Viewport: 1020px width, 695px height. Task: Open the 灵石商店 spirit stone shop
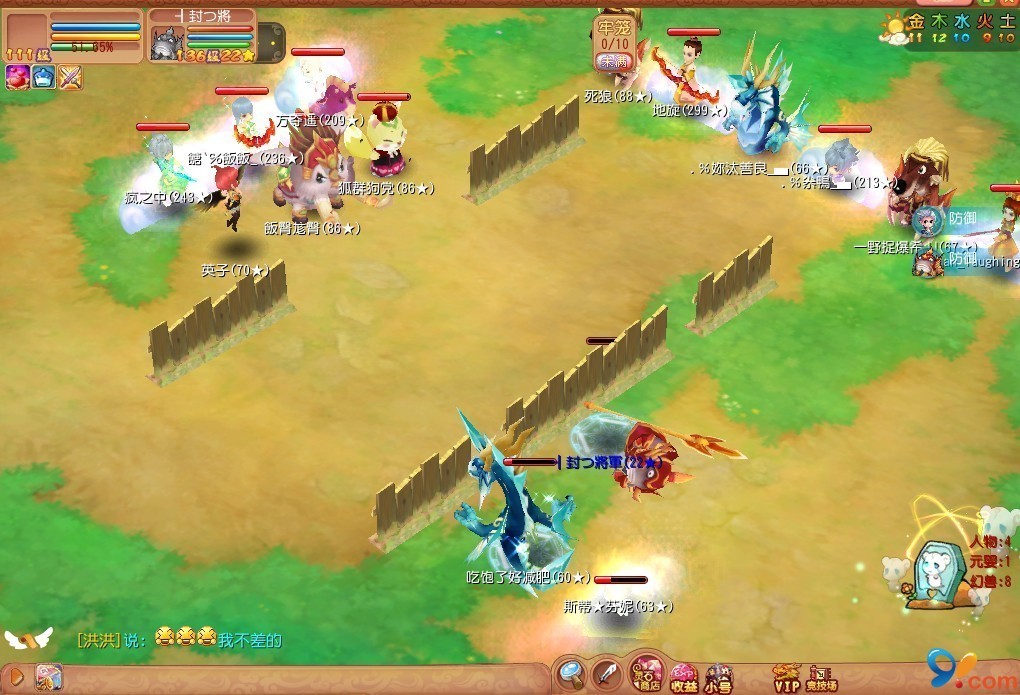tap(647, 674)
